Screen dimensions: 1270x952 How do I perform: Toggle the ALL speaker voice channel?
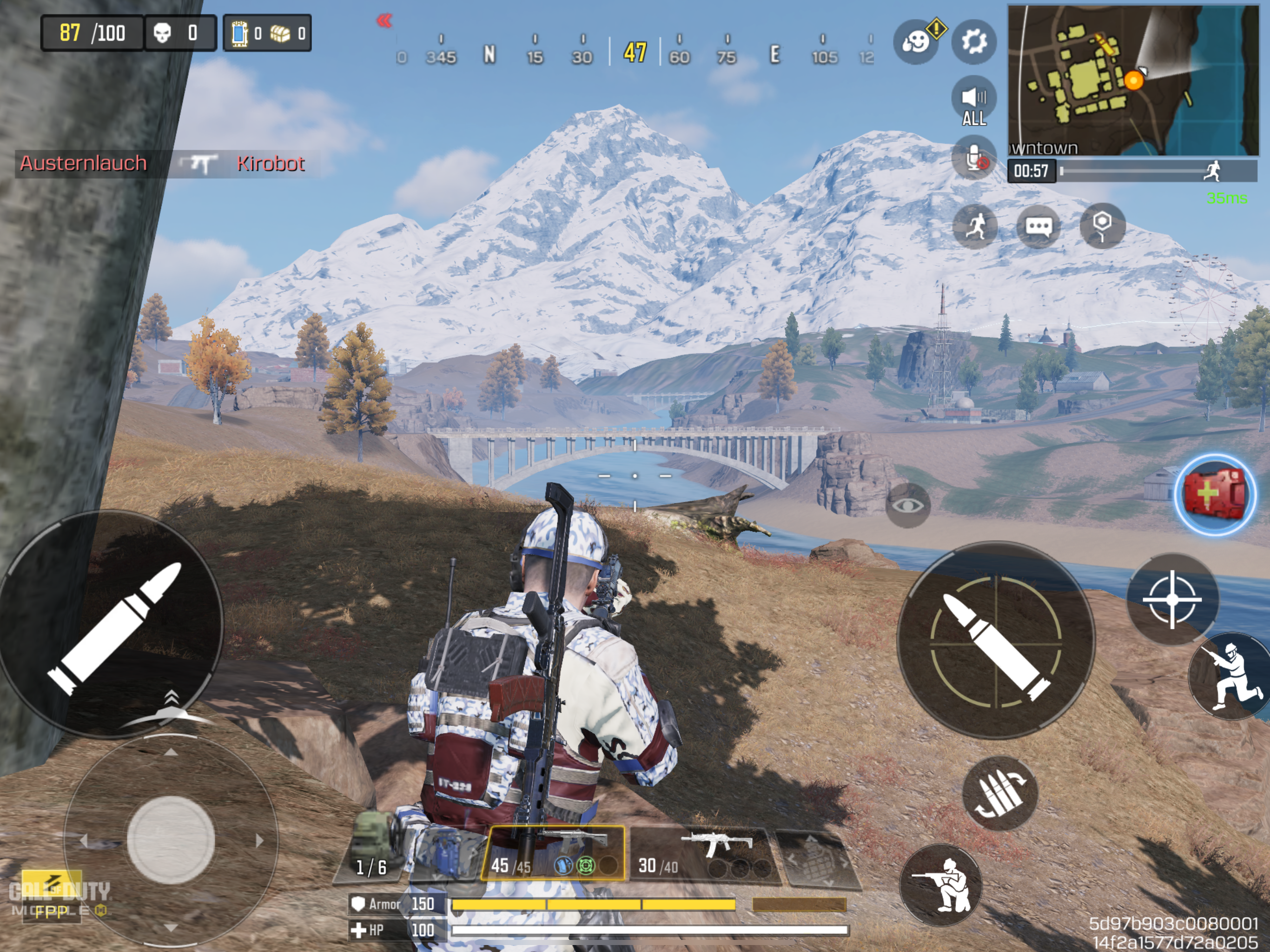point(974,101)
